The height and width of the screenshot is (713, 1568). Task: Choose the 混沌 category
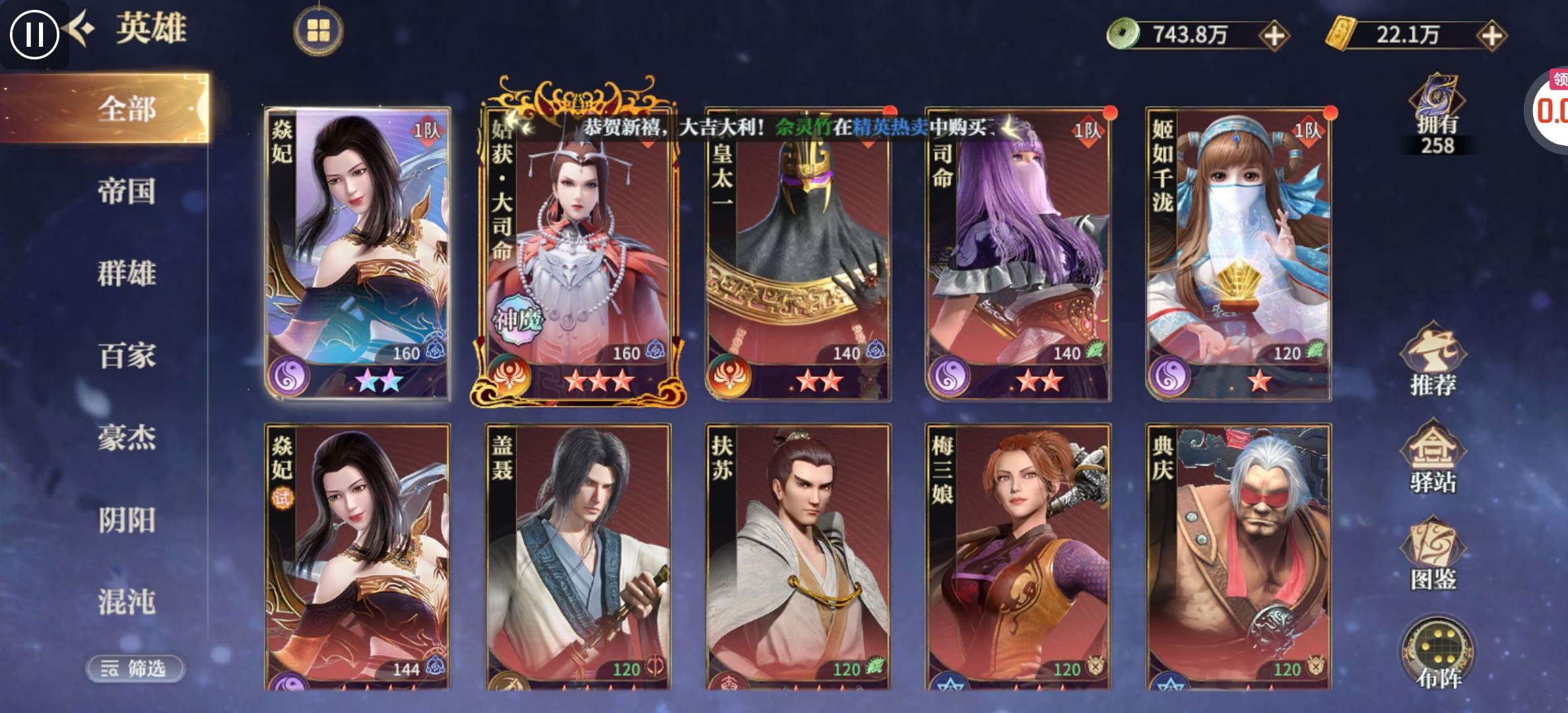point(127,602)
